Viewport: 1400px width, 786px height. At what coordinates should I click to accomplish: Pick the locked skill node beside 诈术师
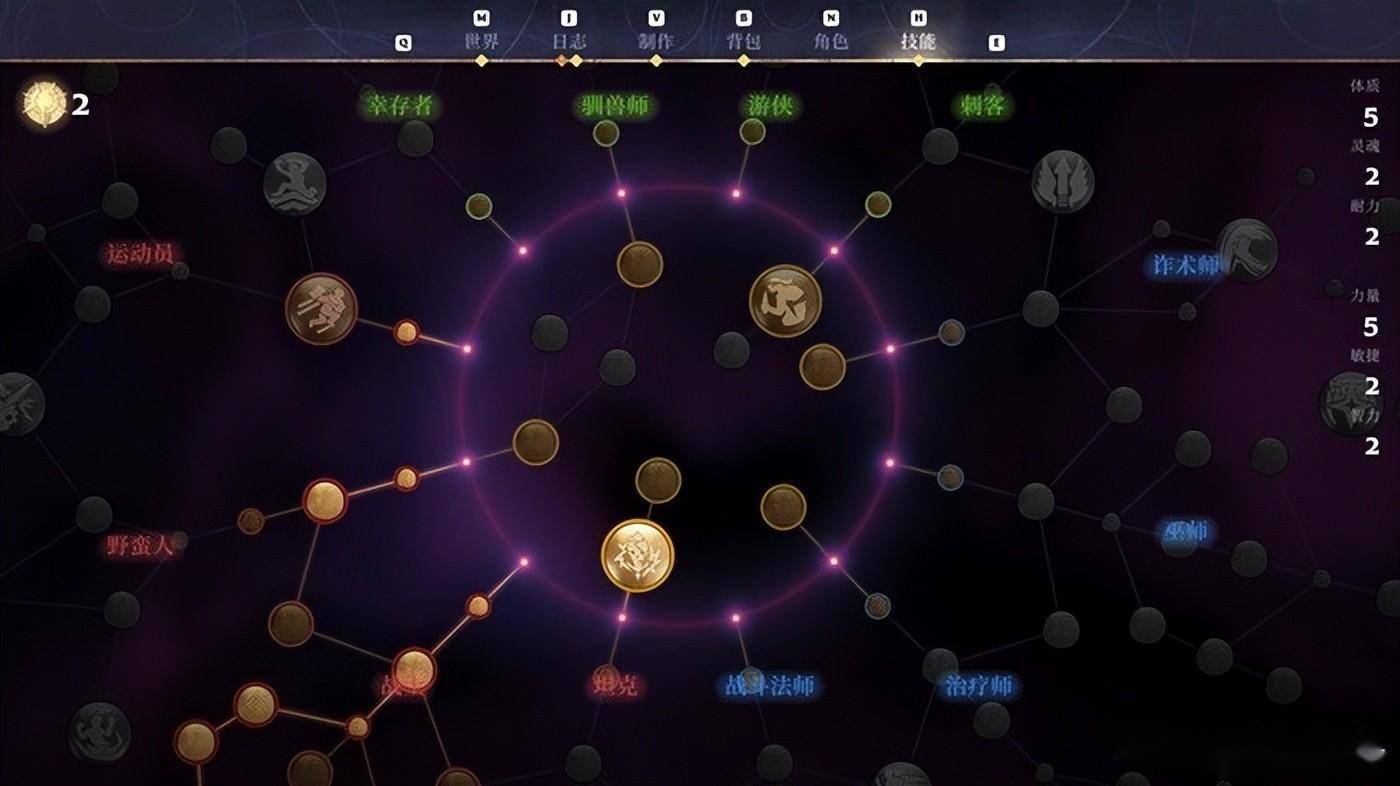click(1247, 250)
